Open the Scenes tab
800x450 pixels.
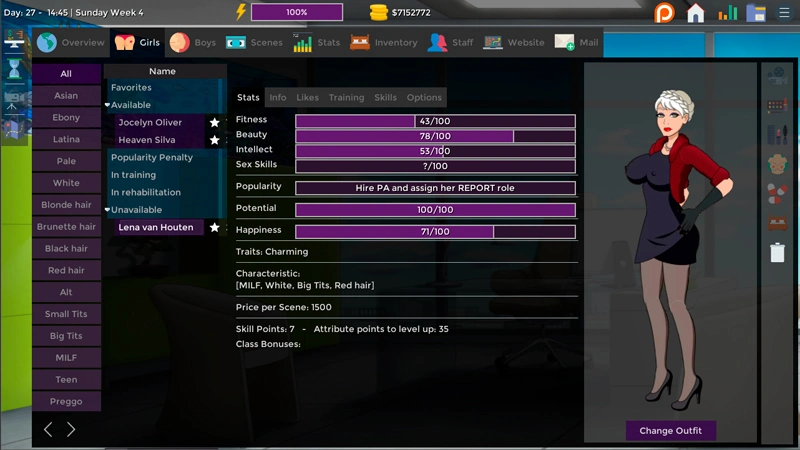pos(254,43)
